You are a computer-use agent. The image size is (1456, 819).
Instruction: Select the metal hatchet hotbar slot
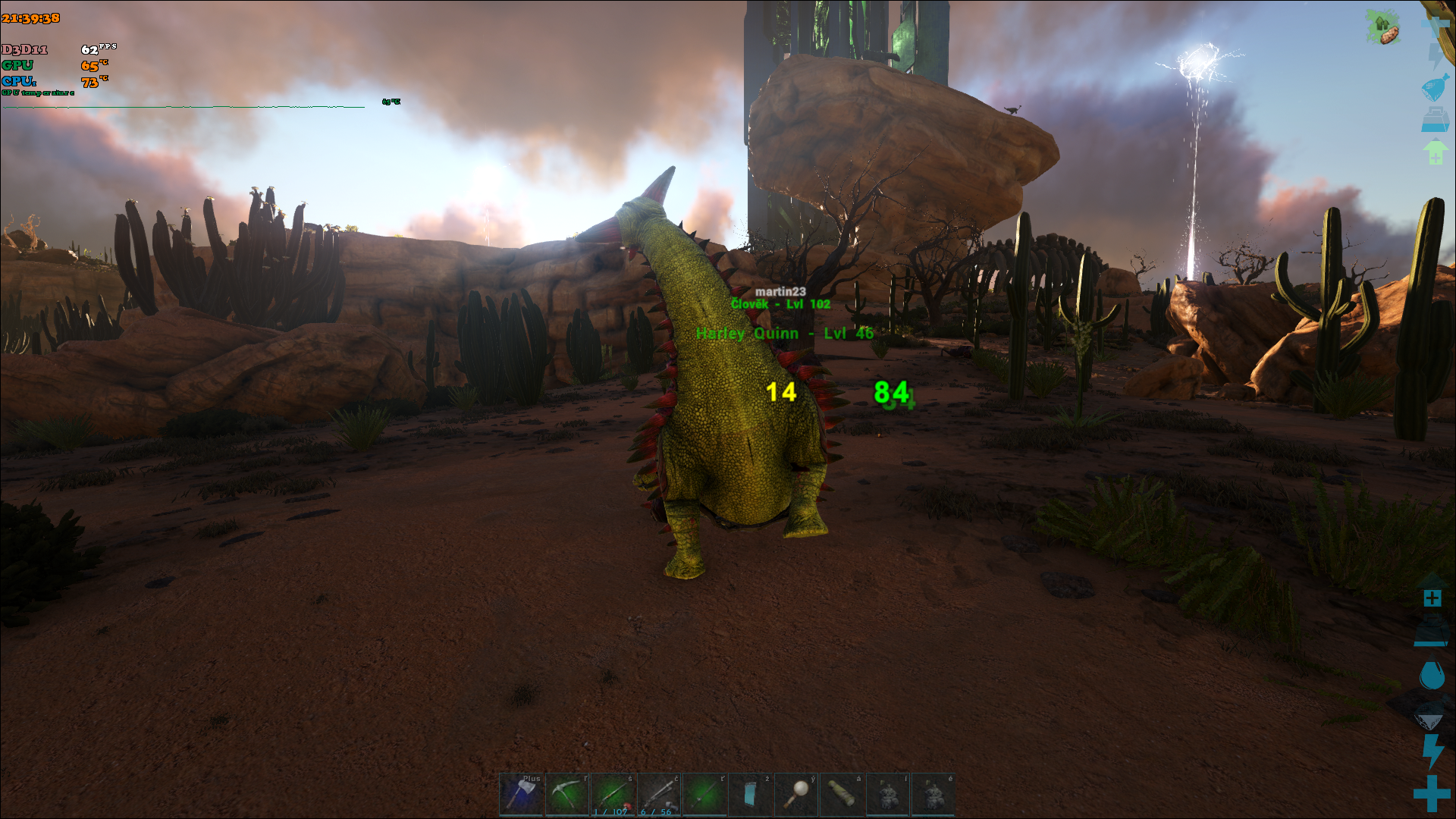pyautogui.click(x=521, y=794)
